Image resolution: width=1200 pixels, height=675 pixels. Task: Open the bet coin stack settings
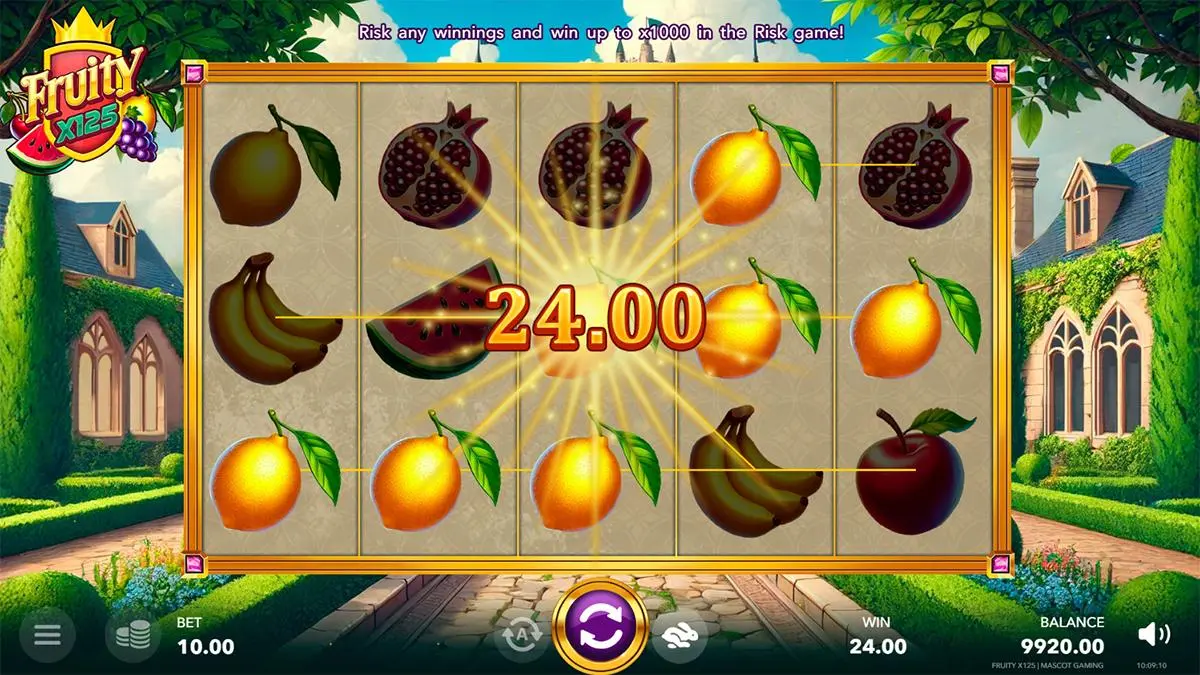point(133,635)
